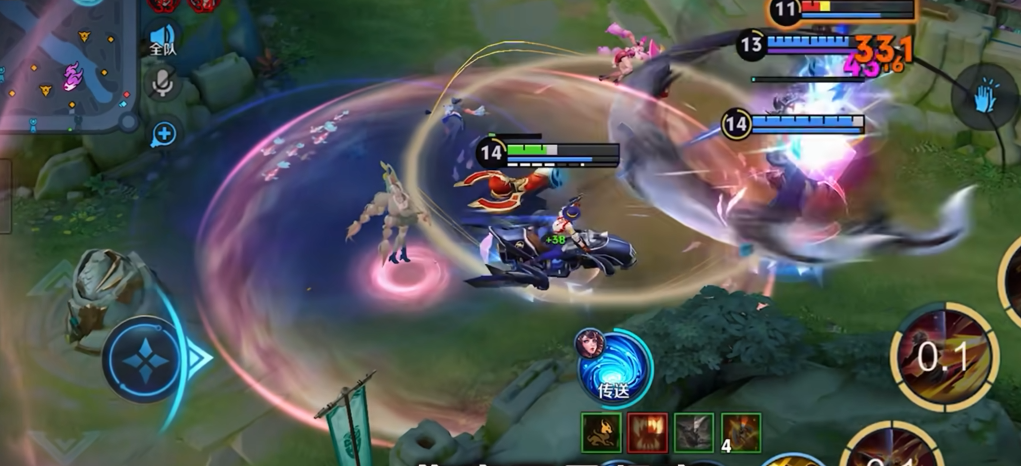
Task: Open the quick chat plus bubble
Action: coord(163,133)
